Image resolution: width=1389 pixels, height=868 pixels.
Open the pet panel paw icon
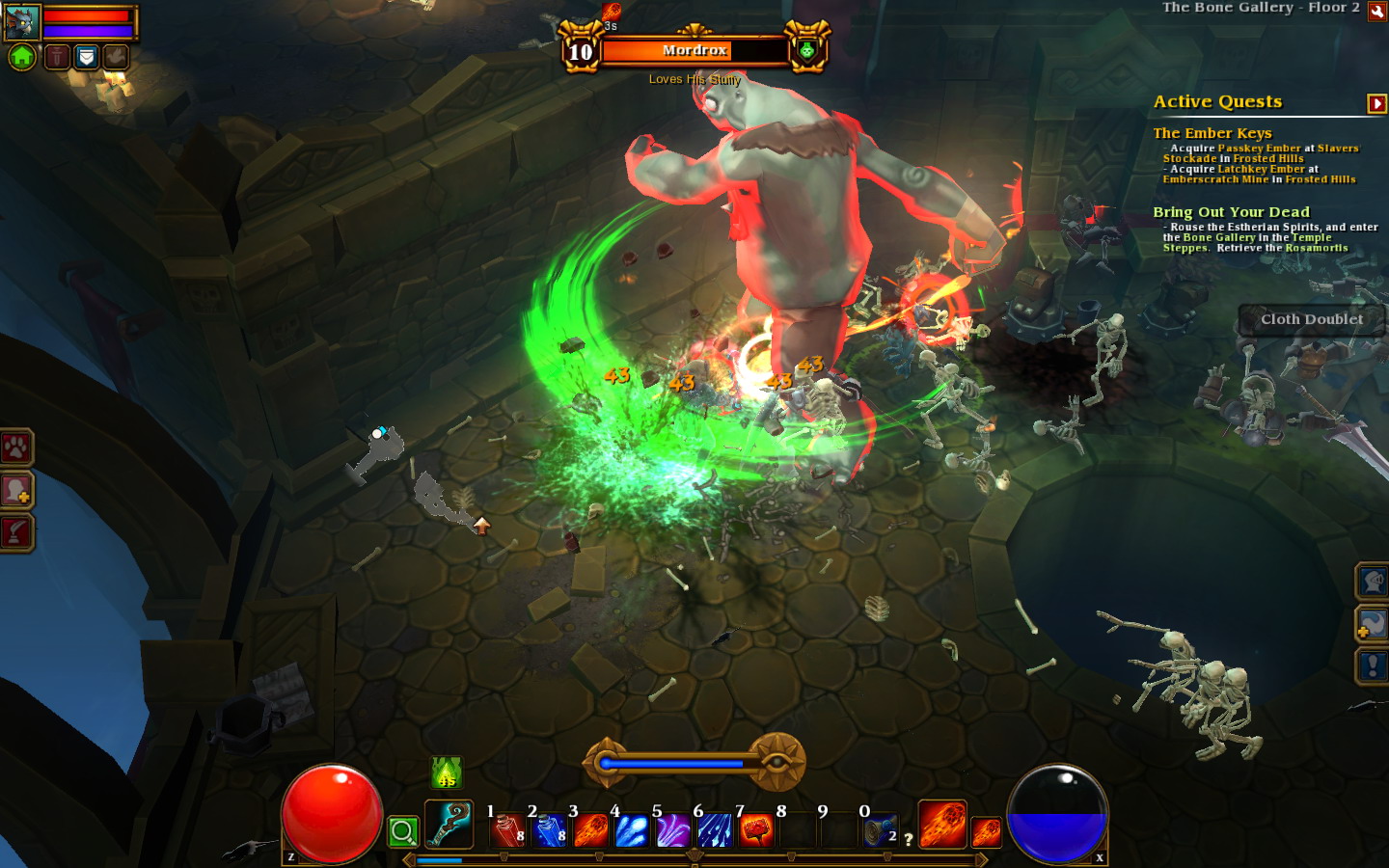(x=16, y=448)
